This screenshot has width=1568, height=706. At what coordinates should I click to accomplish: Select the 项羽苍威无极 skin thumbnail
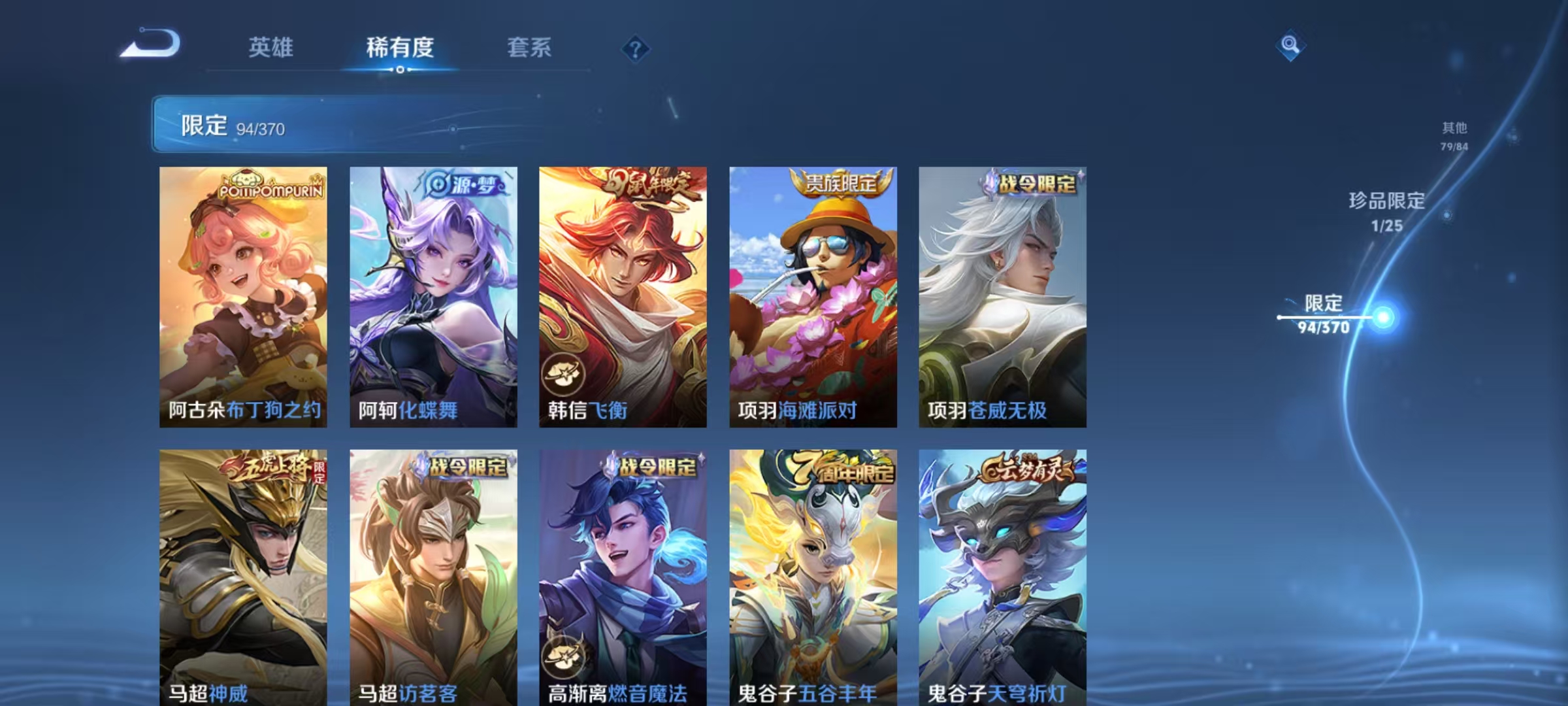click(x=1003, y=294)
